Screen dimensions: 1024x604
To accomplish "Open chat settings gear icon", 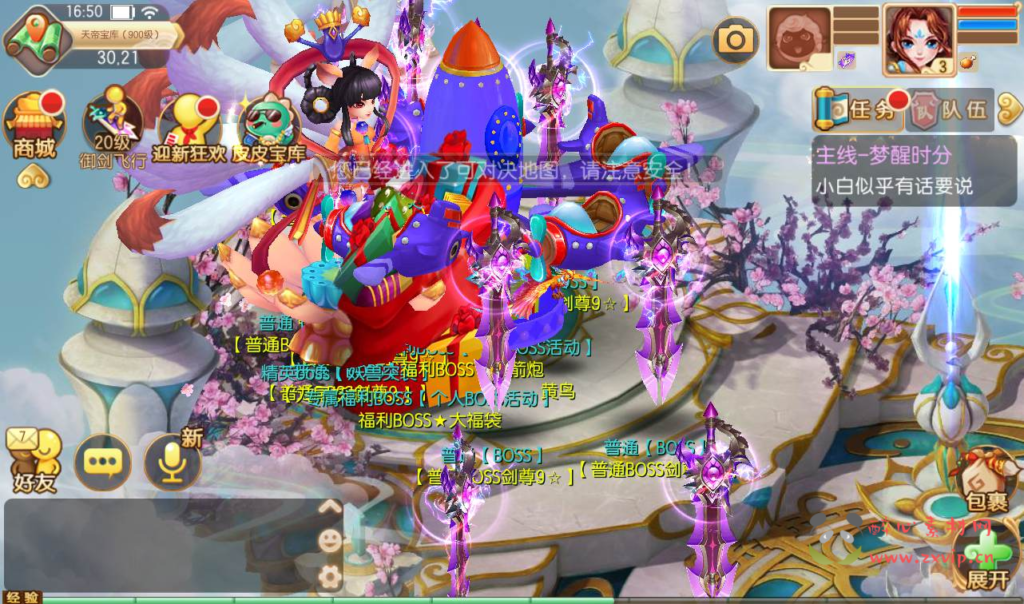I will tap(329, 575).
